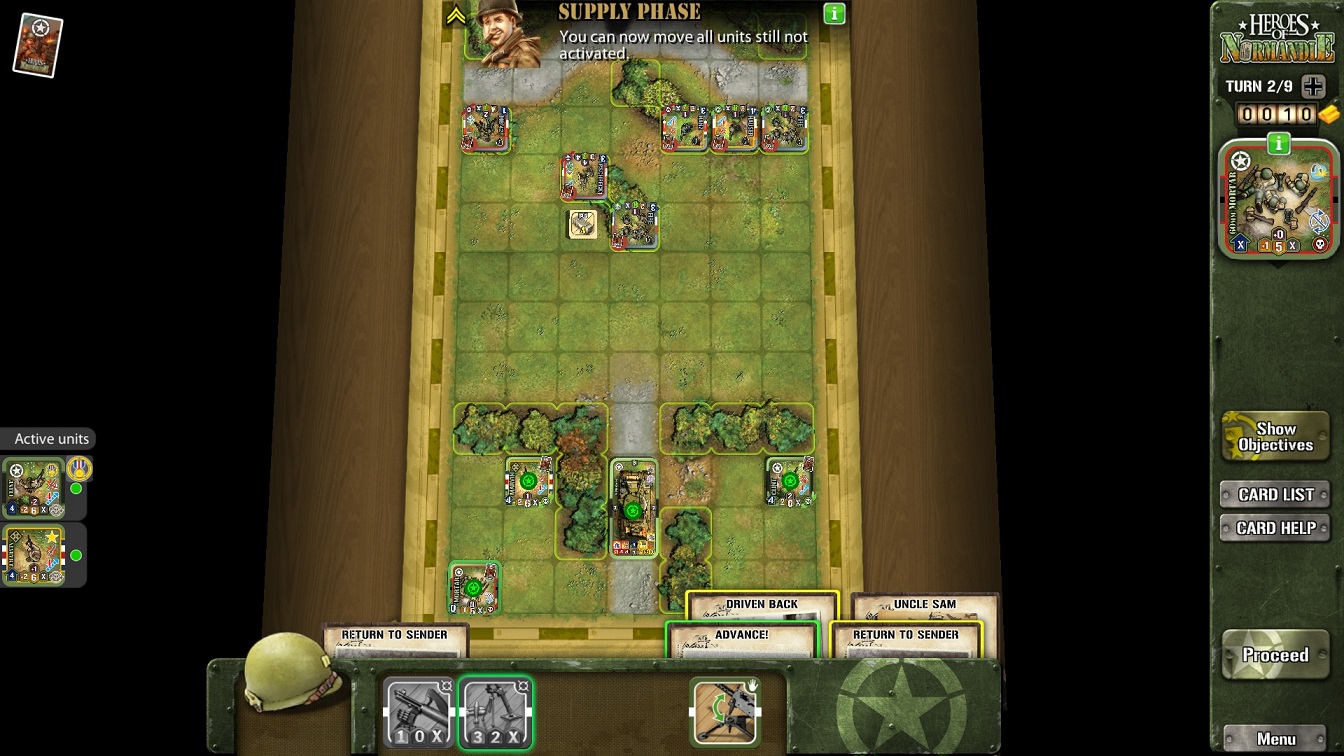
Task: Open the Card List
Action: (1275, 494)
